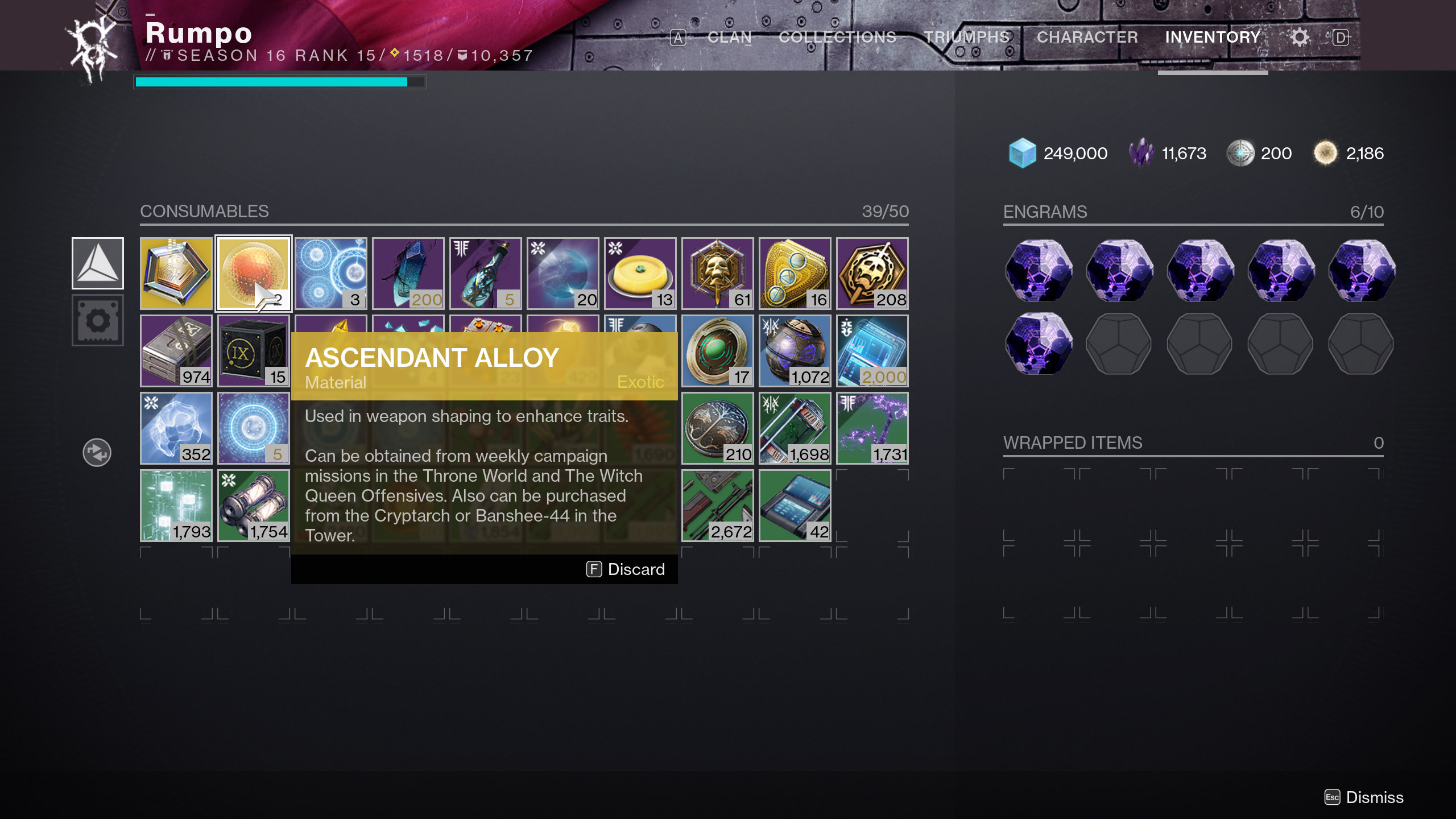Open the Triumphs tab
The width and height of the screenshot is (1456, 819).
tap(966, 38)
